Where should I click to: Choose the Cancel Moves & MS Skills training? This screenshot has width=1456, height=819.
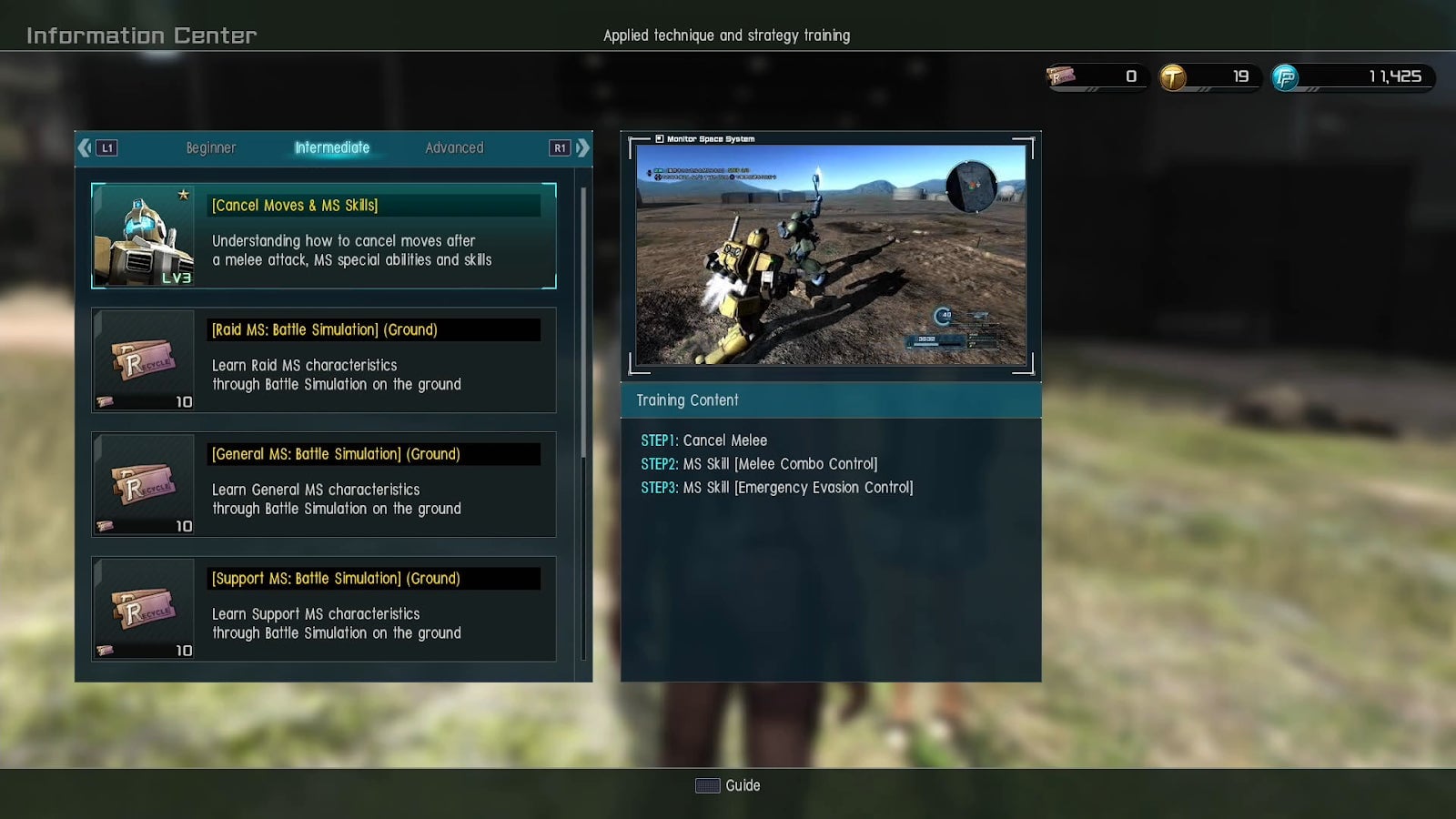click(324, 236)
